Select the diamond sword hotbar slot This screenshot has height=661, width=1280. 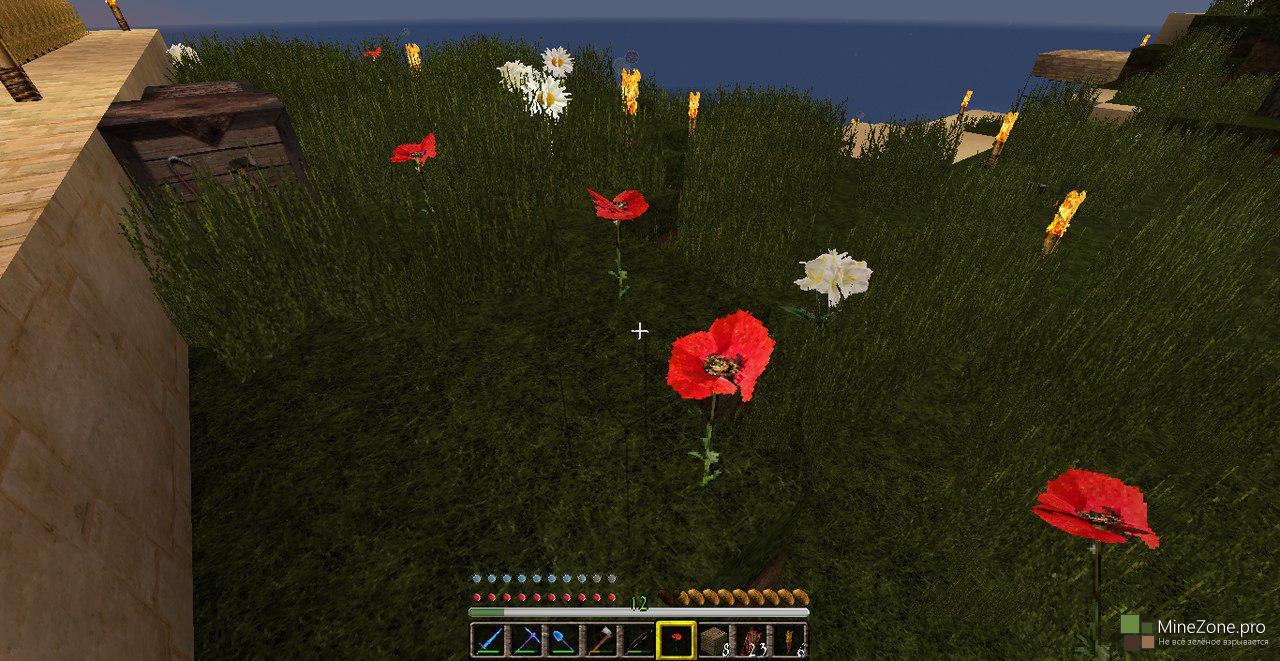click(x=487, y=640)
